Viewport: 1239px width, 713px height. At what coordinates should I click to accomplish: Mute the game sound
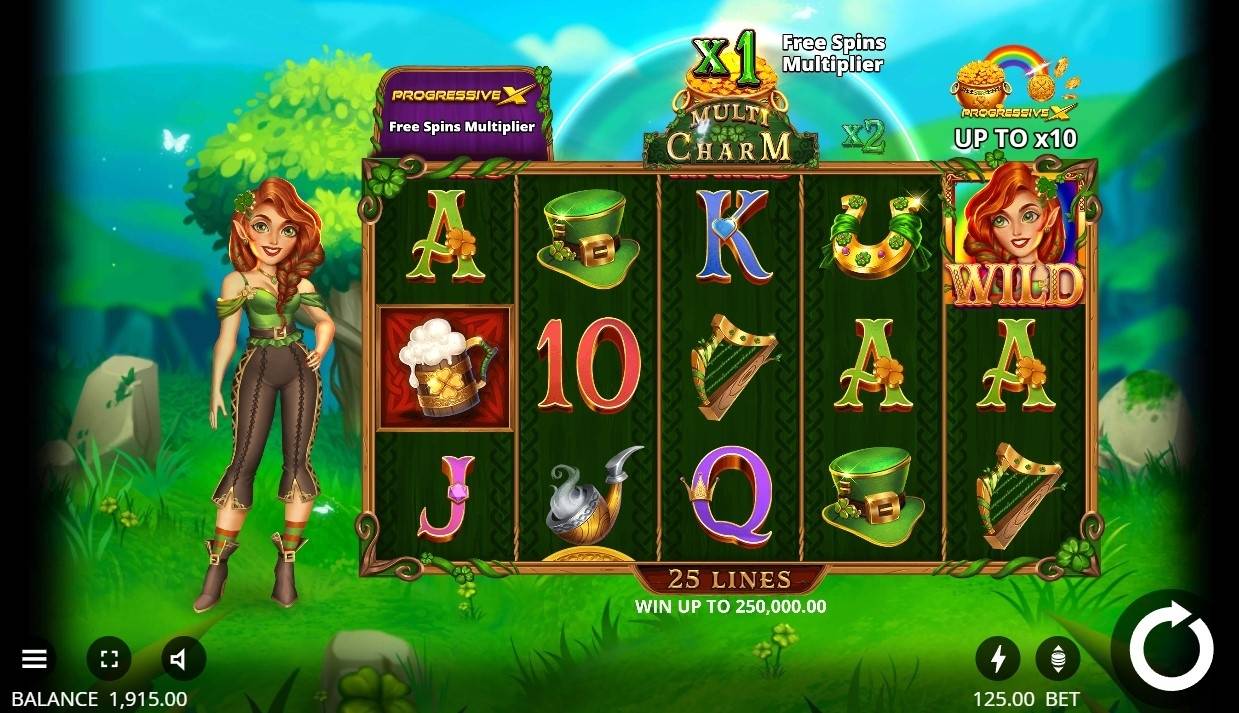pyautogui.click(x=182, y=659)
